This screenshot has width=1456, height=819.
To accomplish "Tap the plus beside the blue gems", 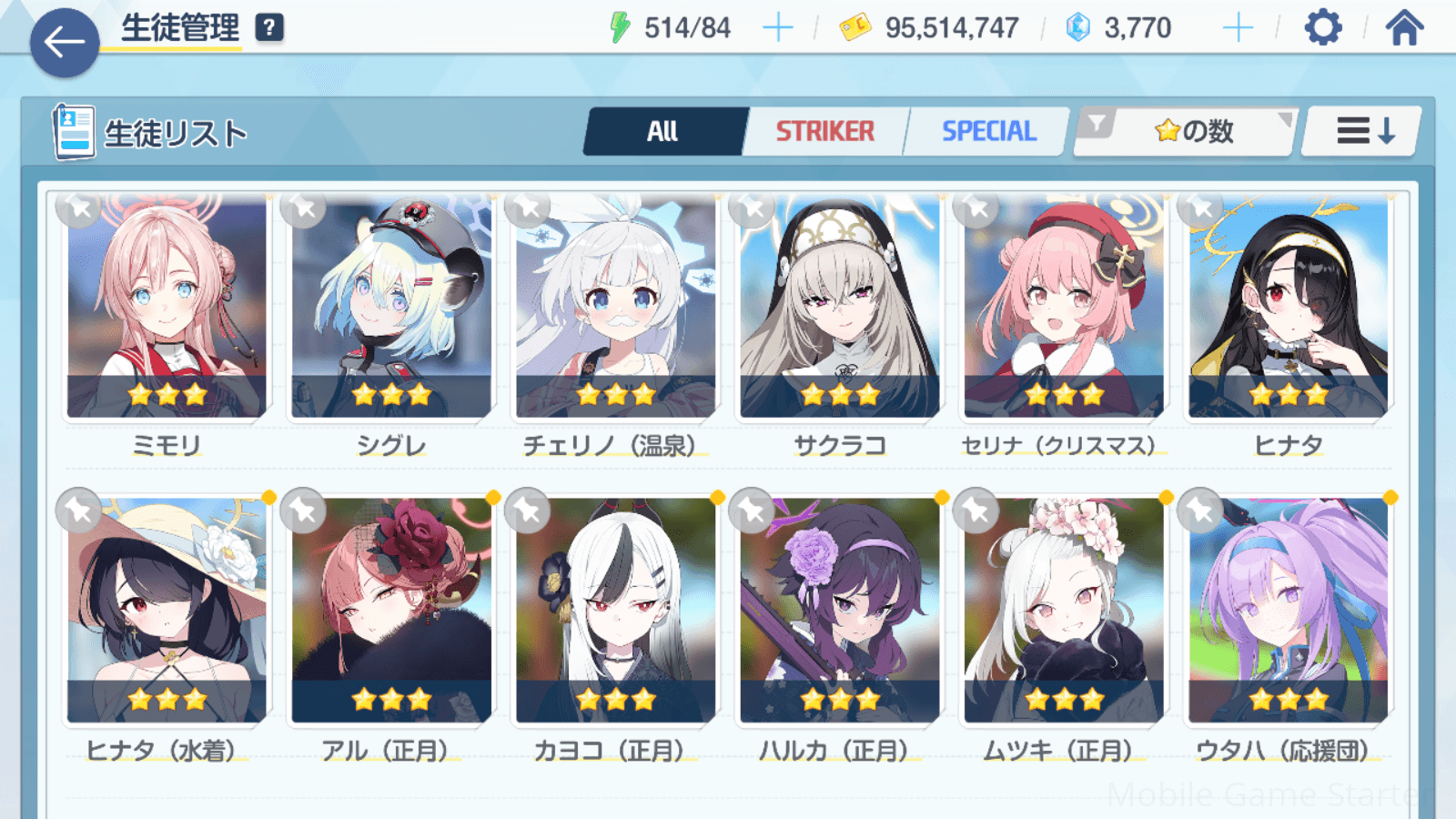I will (1238, 28).
